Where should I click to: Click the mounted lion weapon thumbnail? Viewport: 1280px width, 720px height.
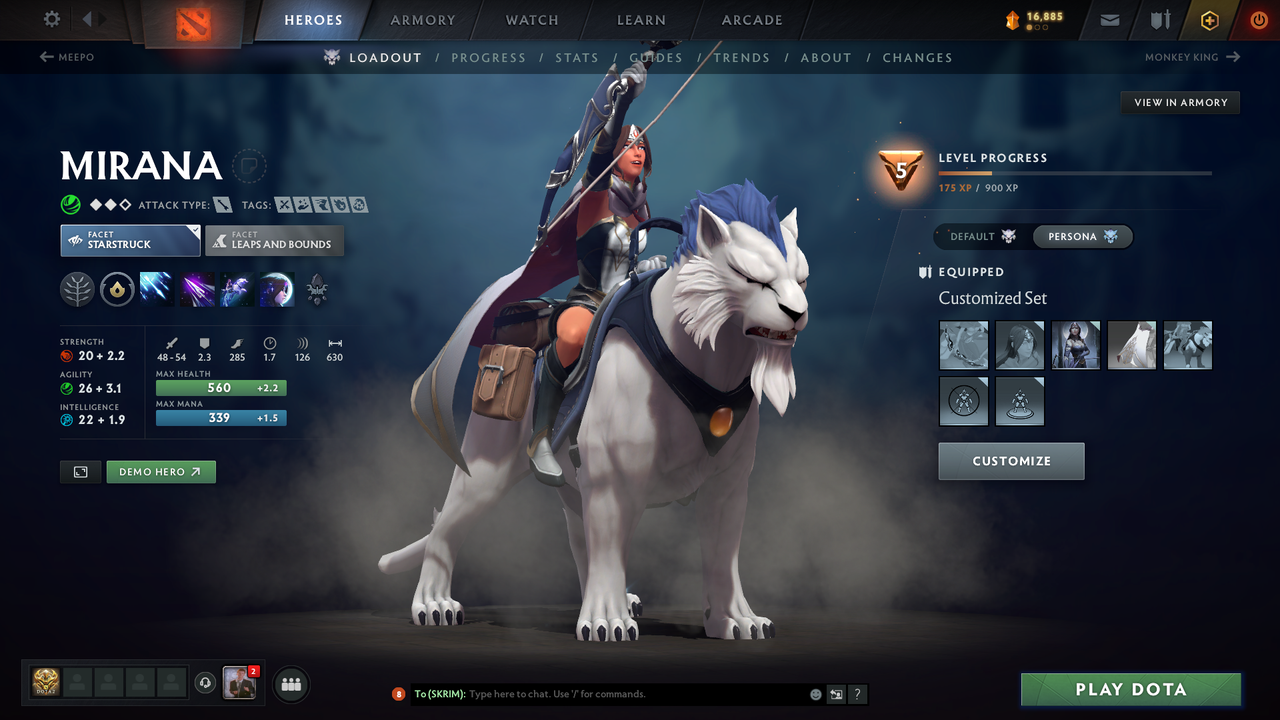1187,345
